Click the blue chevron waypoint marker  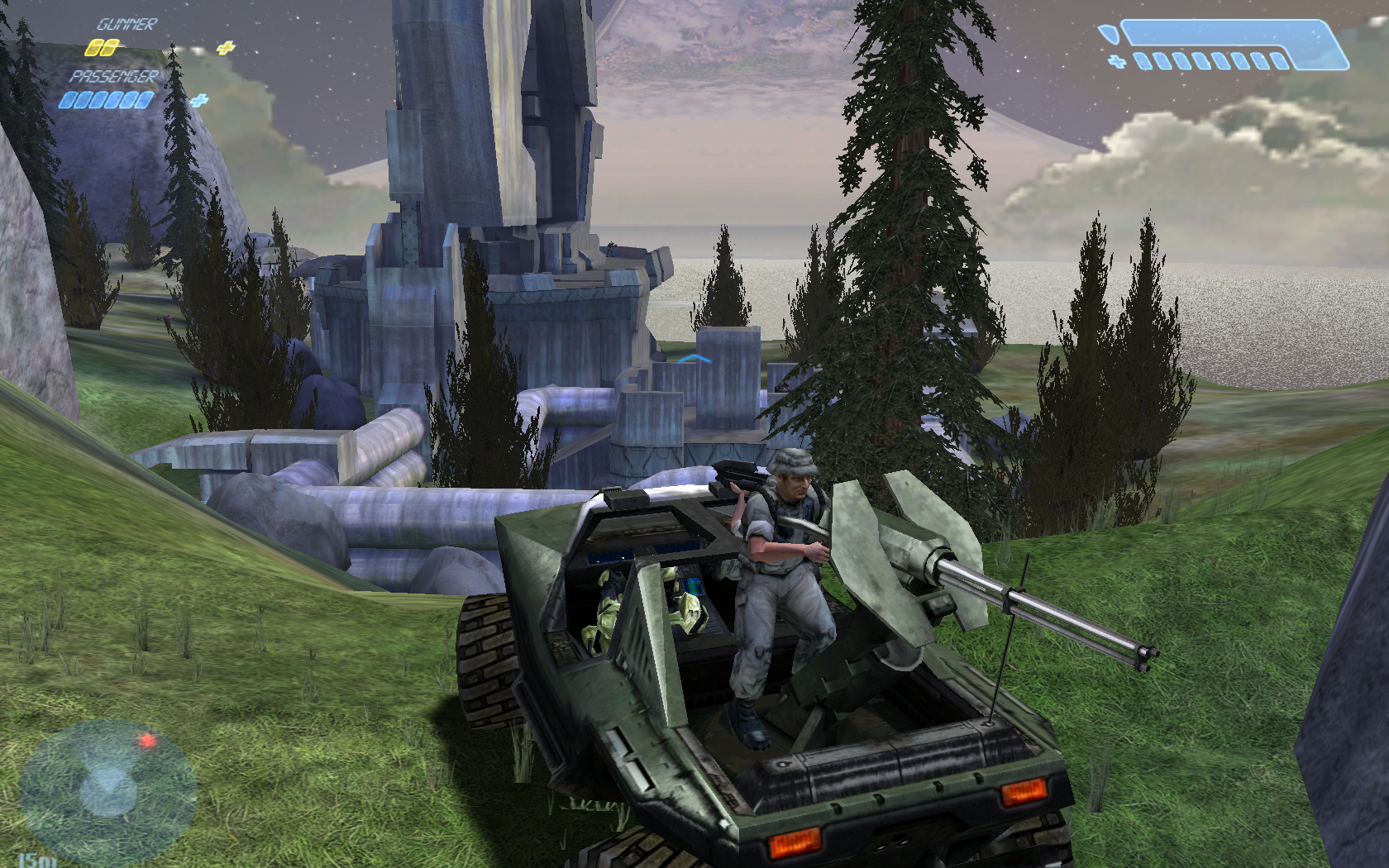click(694, 358)
